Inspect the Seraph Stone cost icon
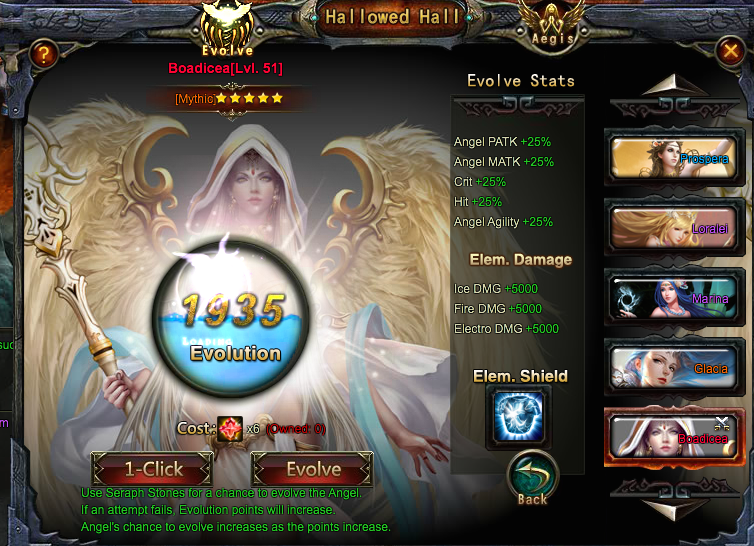This screenshot has width=754, height=546. 230,428
